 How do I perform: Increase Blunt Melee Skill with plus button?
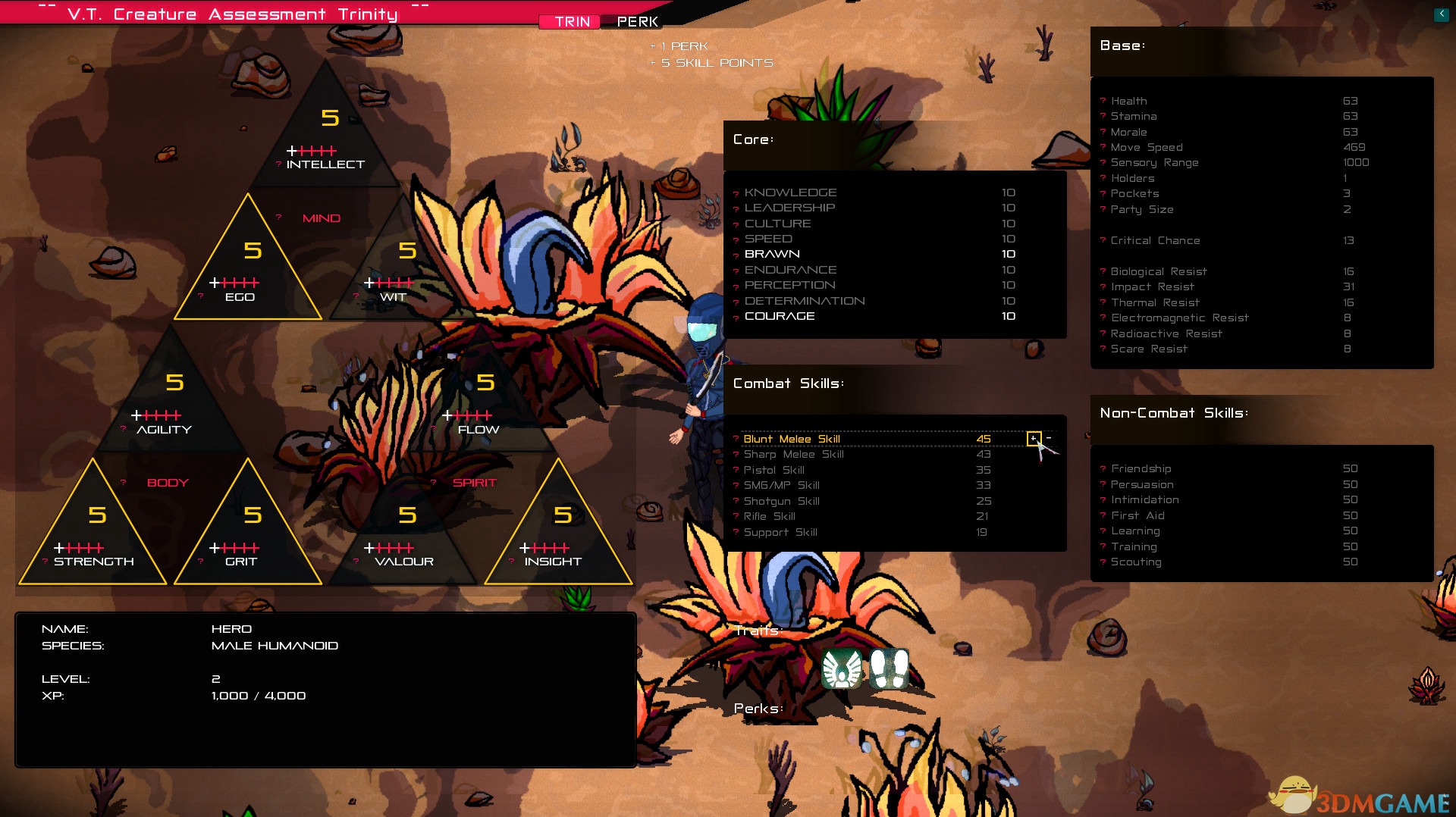(x=1033, y=438)
